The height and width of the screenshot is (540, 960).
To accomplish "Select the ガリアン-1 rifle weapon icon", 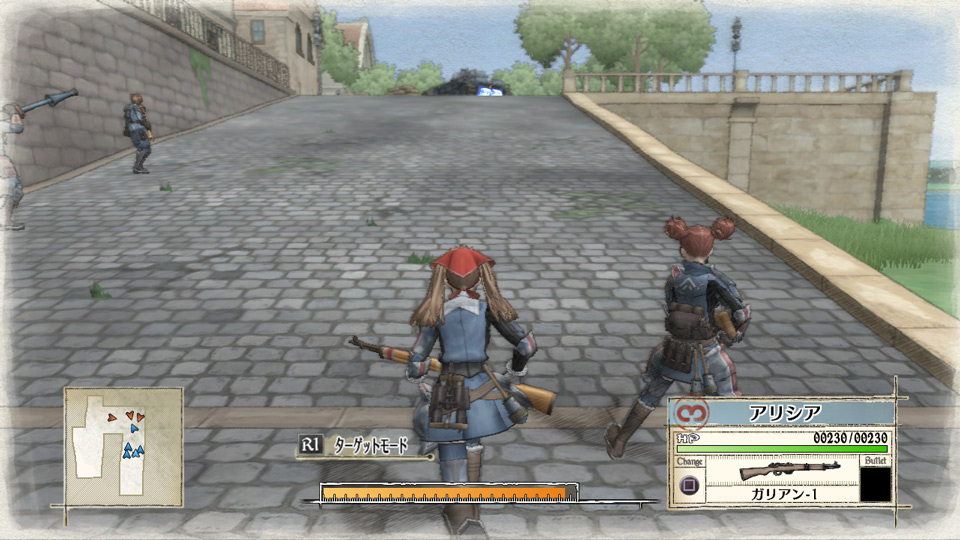I will pos(782,472).
